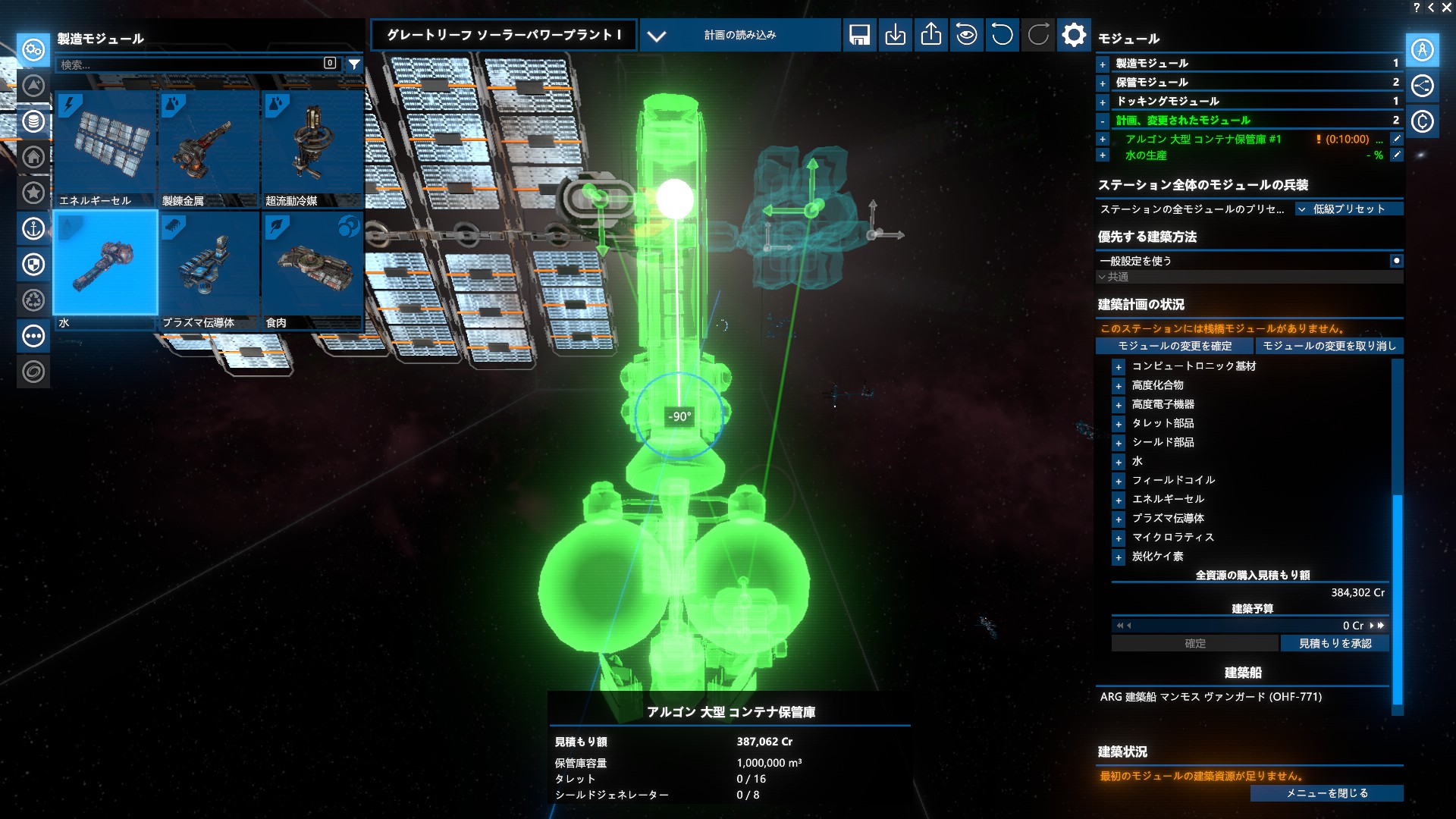Screen dimensions: 1456x819
Task: Close the window with the top-right X
Action: point(1446,8)
